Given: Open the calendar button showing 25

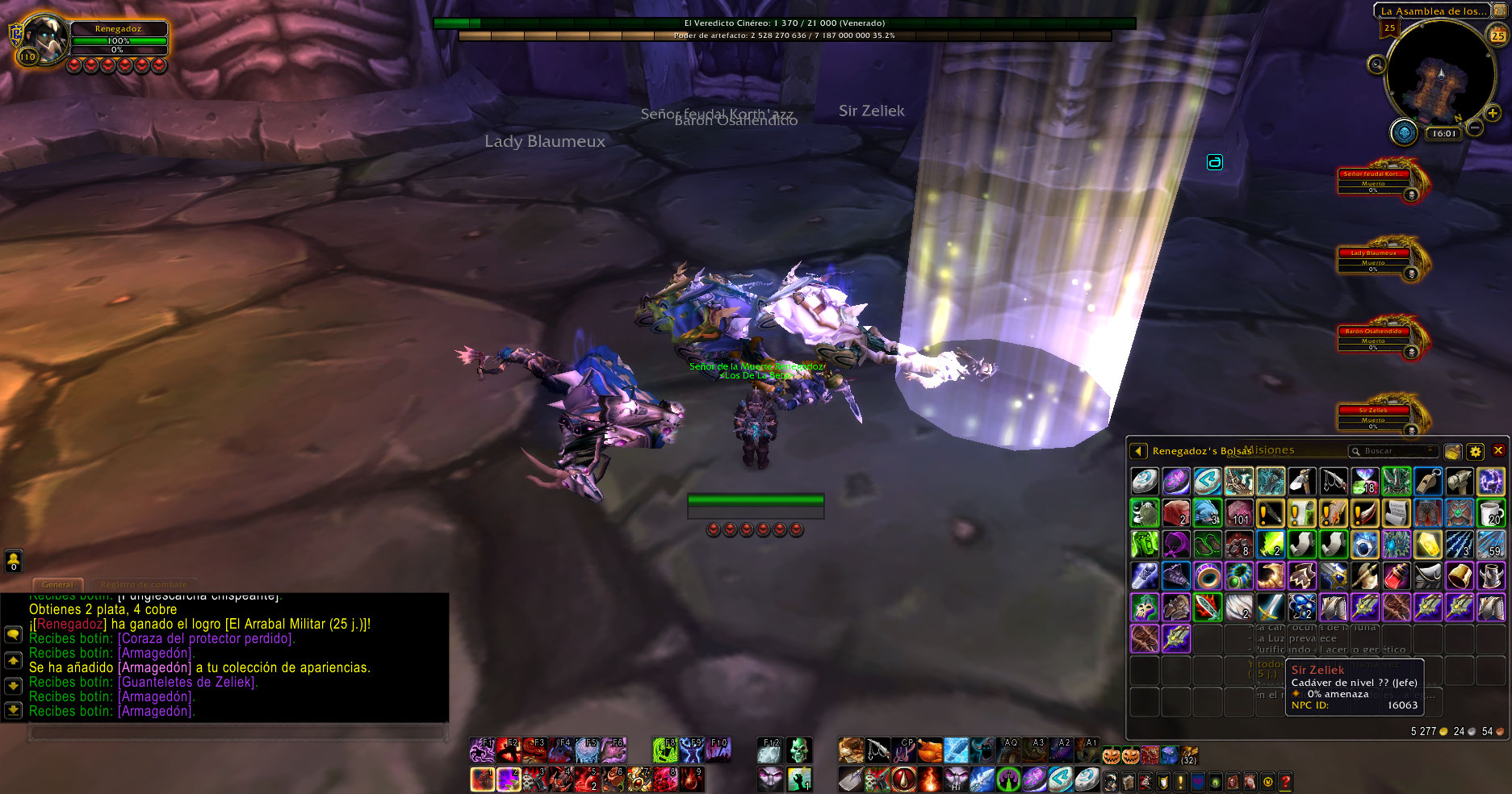Looking at the screenshot, I should [x=1497, y=36].
